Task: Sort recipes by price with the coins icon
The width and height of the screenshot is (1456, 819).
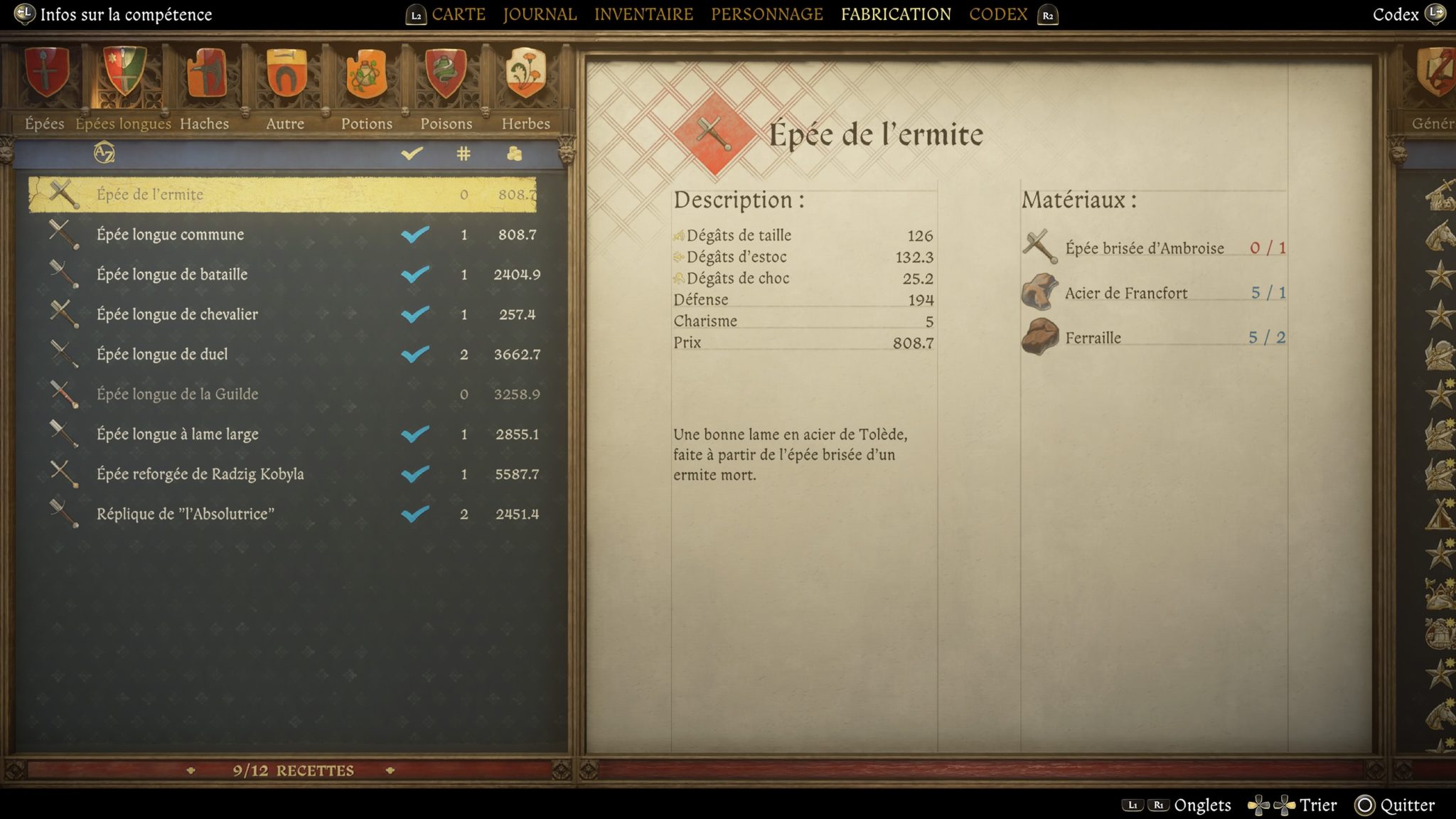Action: [x=514, y=153]
